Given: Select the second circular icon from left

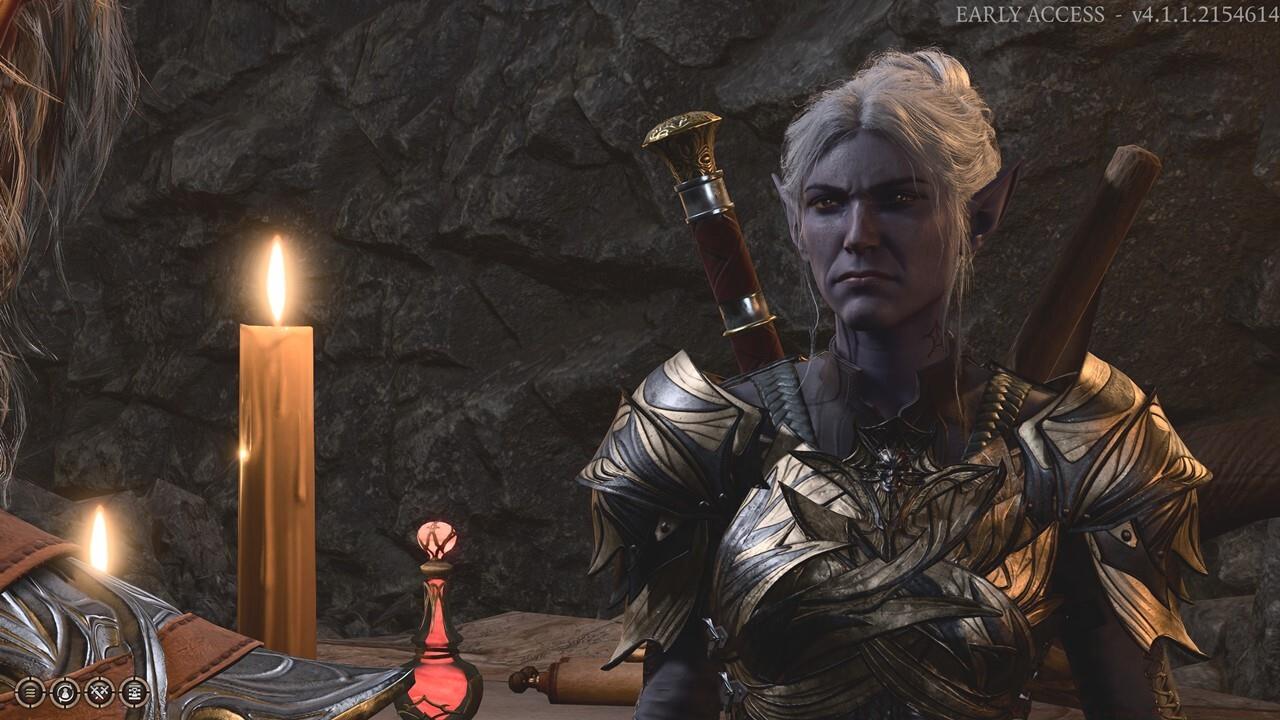Looking at the screenshot, I should click(66, 692).
